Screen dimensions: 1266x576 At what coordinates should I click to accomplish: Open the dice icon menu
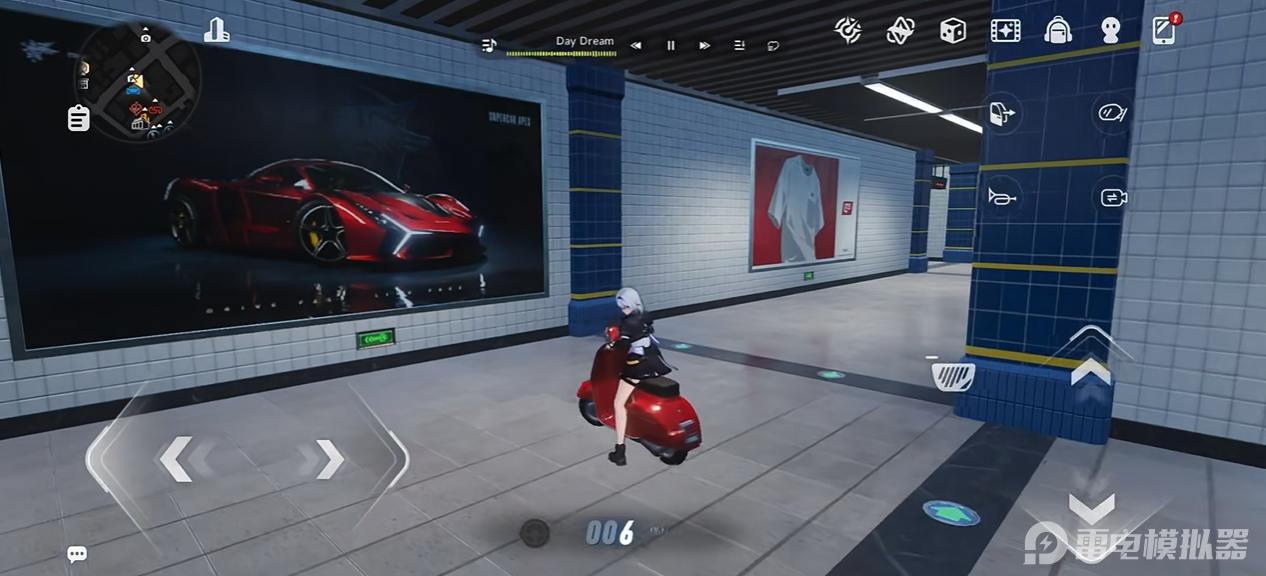pos(952,31)
